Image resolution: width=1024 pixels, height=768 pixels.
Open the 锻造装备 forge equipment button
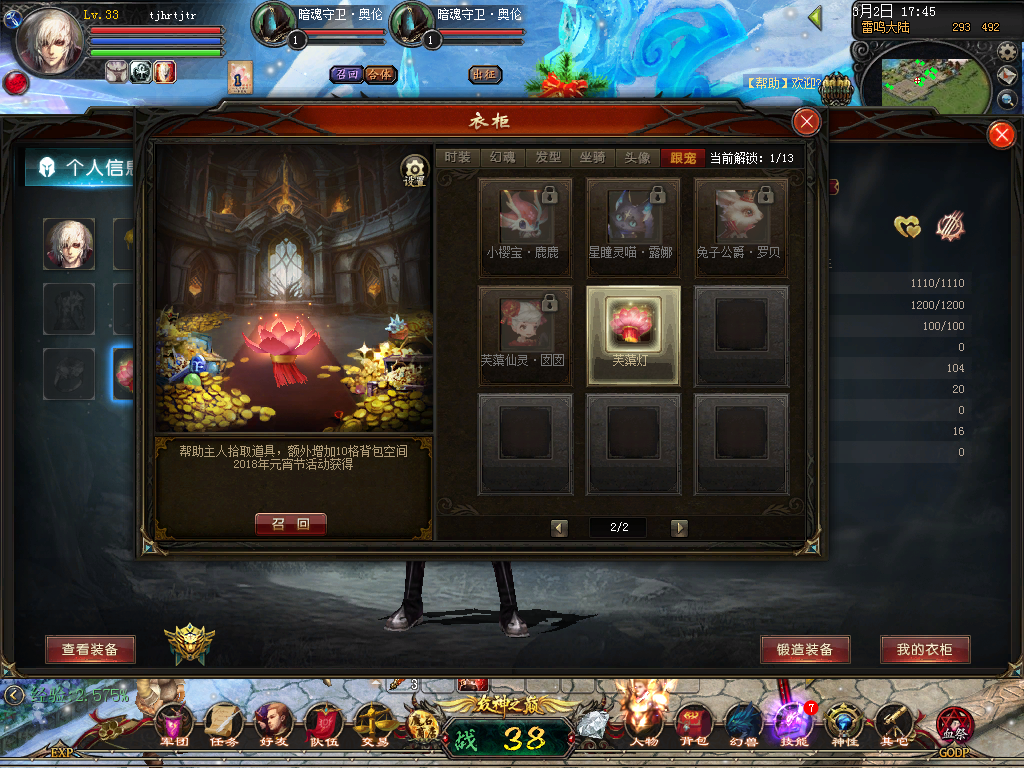[x=805, y=650]
